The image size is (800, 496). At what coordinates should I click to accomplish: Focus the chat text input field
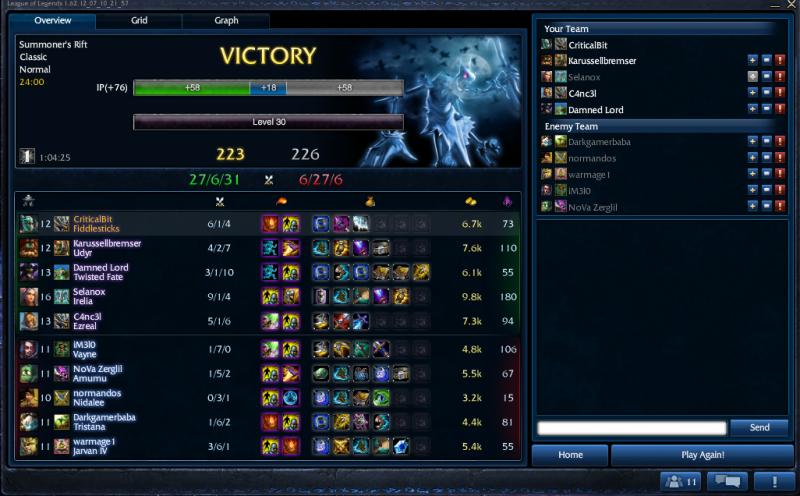[630, 428]
